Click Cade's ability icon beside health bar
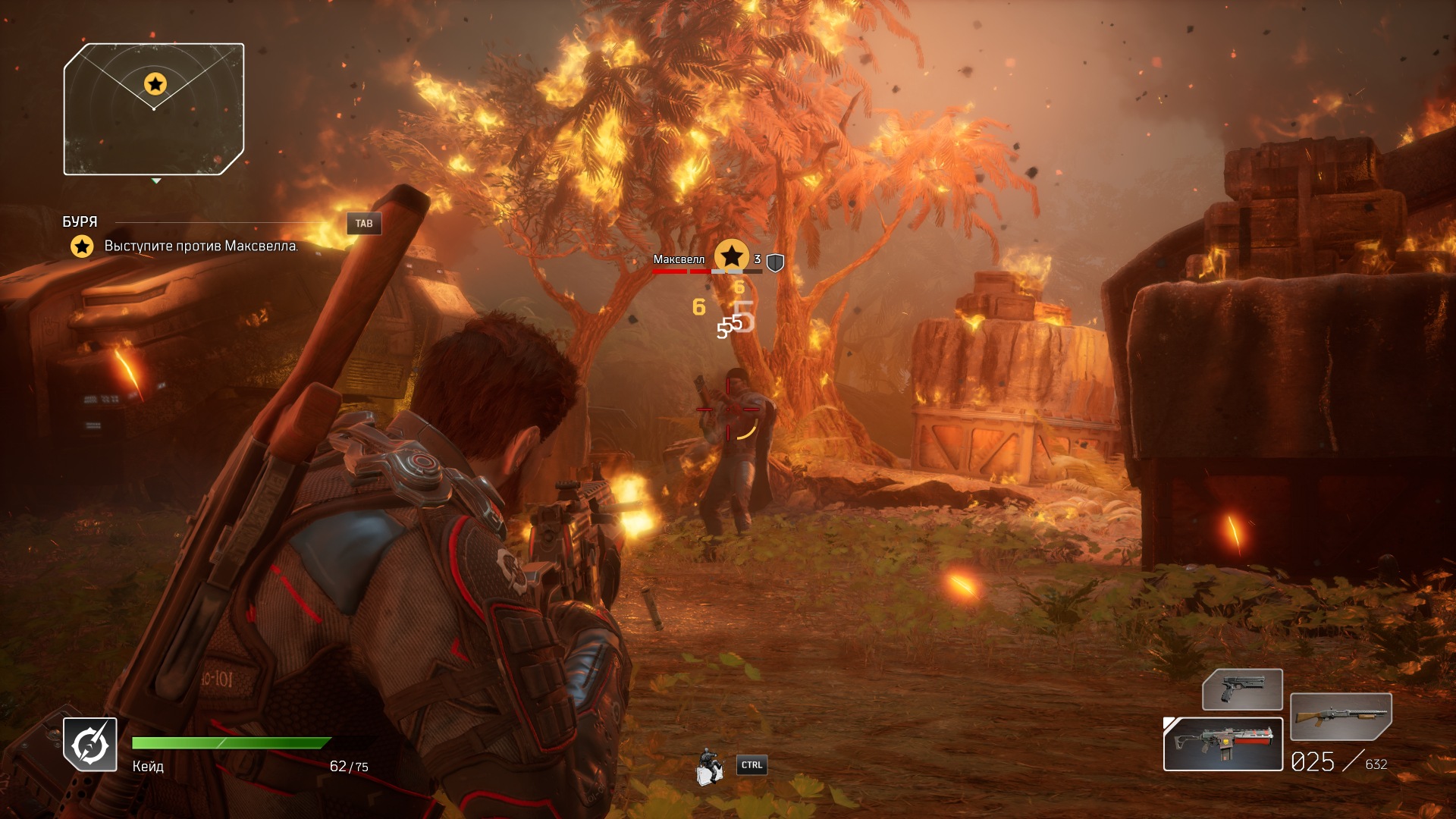Image resolution: width=1456 pixels, height=819 pixels. point(90,744)
